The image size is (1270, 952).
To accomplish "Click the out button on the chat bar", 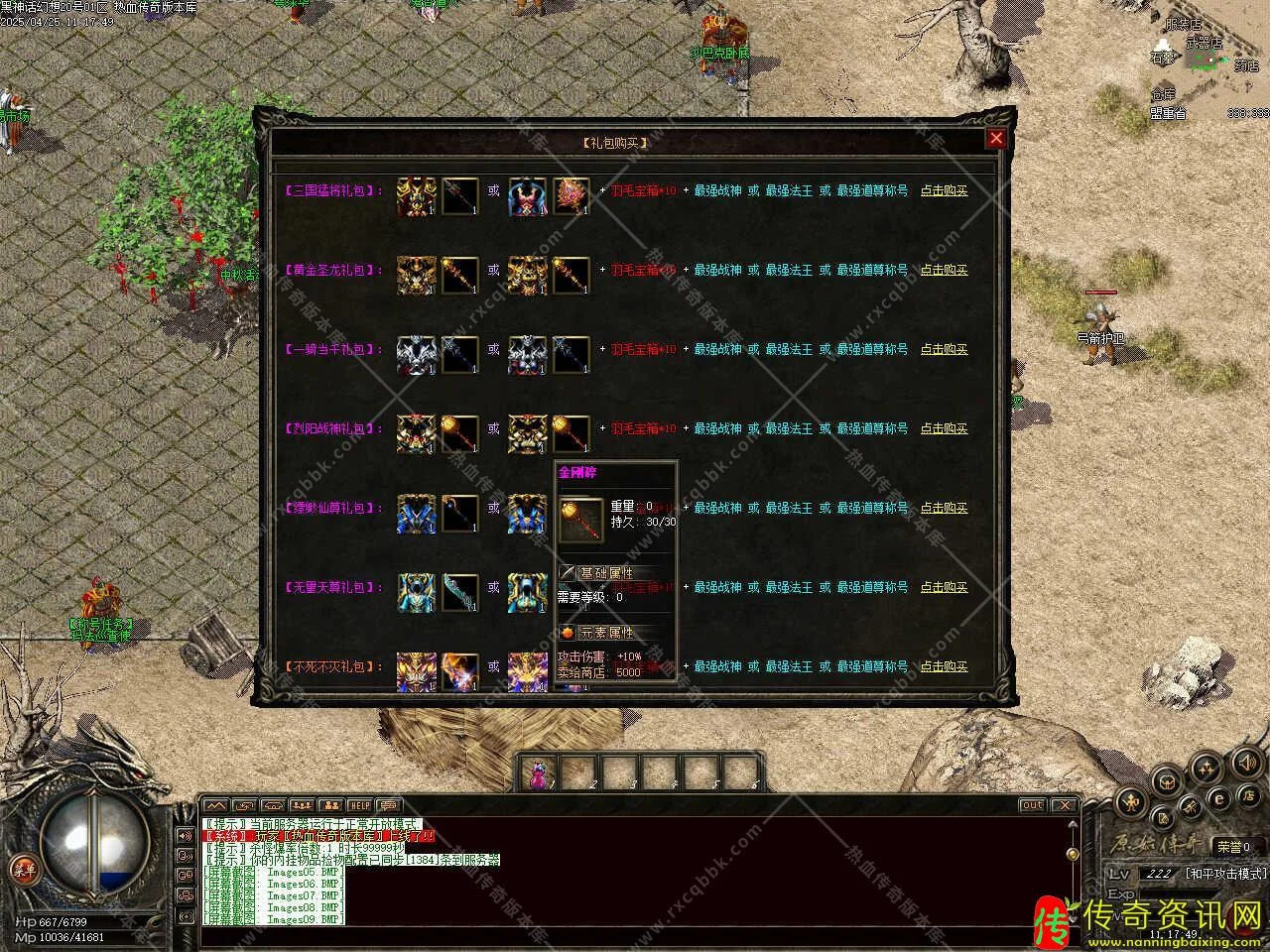I will 1032,805.
